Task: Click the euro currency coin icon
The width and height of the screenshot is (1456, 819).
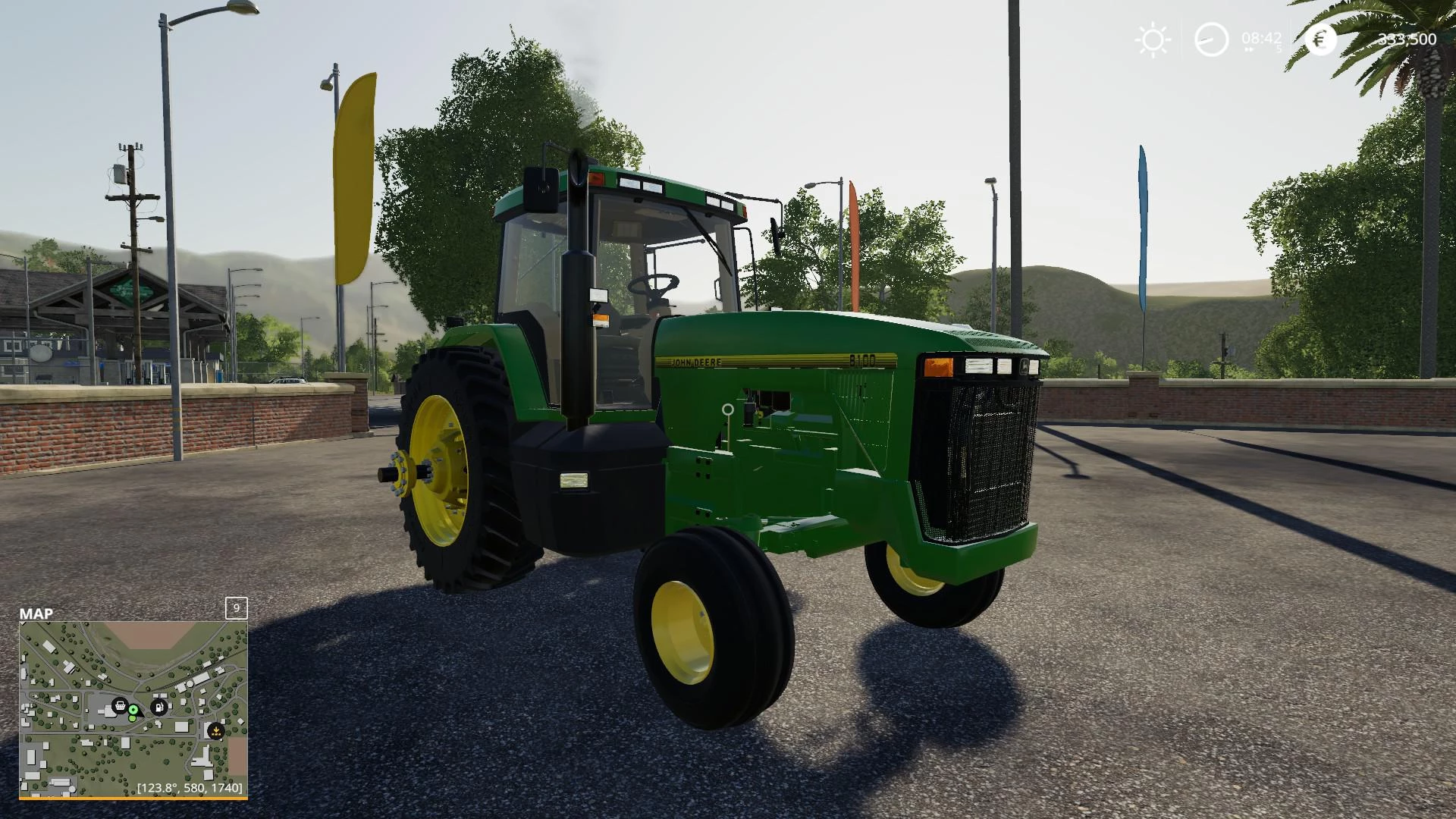Action: pos(1320,39)
